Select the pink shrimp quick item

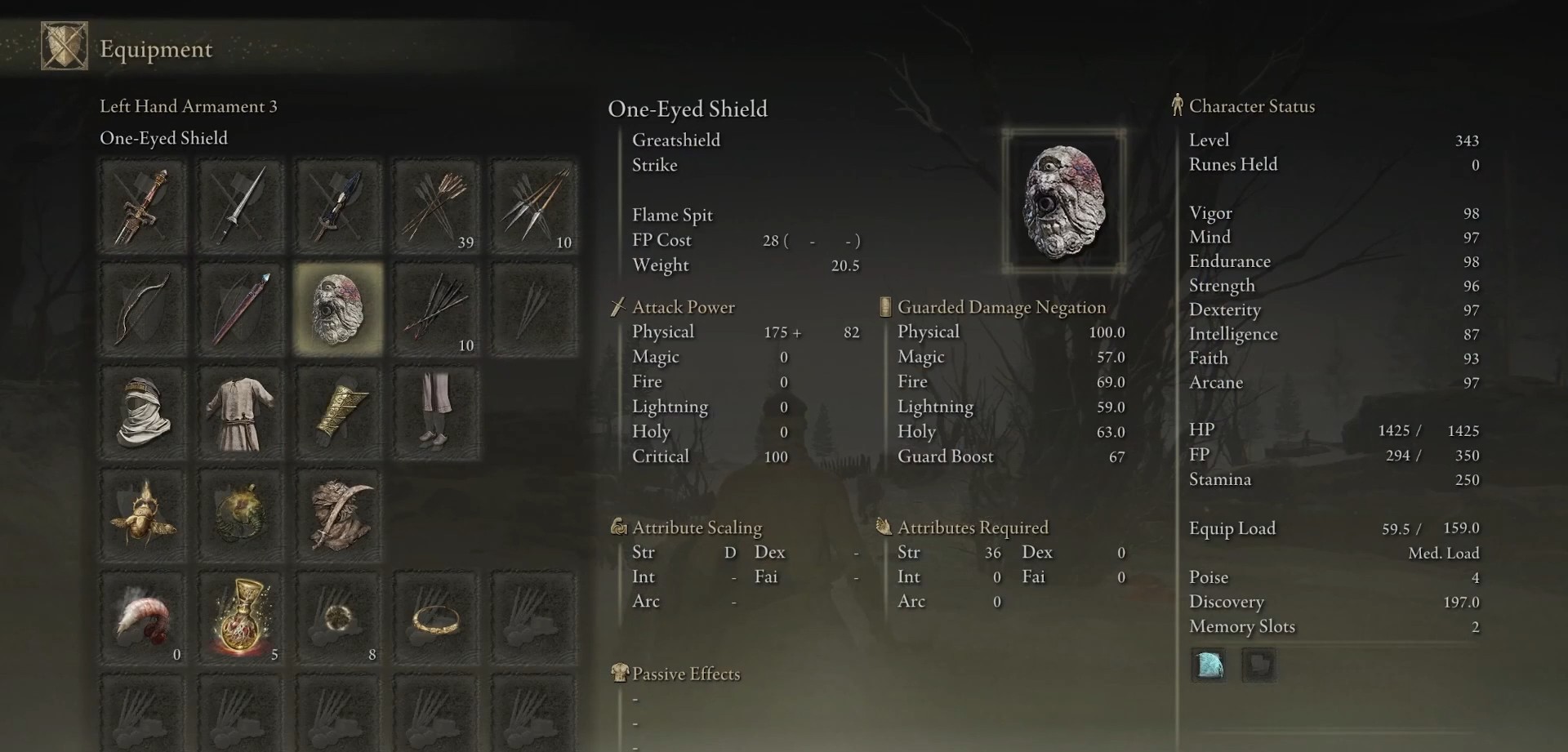(143, 619)
